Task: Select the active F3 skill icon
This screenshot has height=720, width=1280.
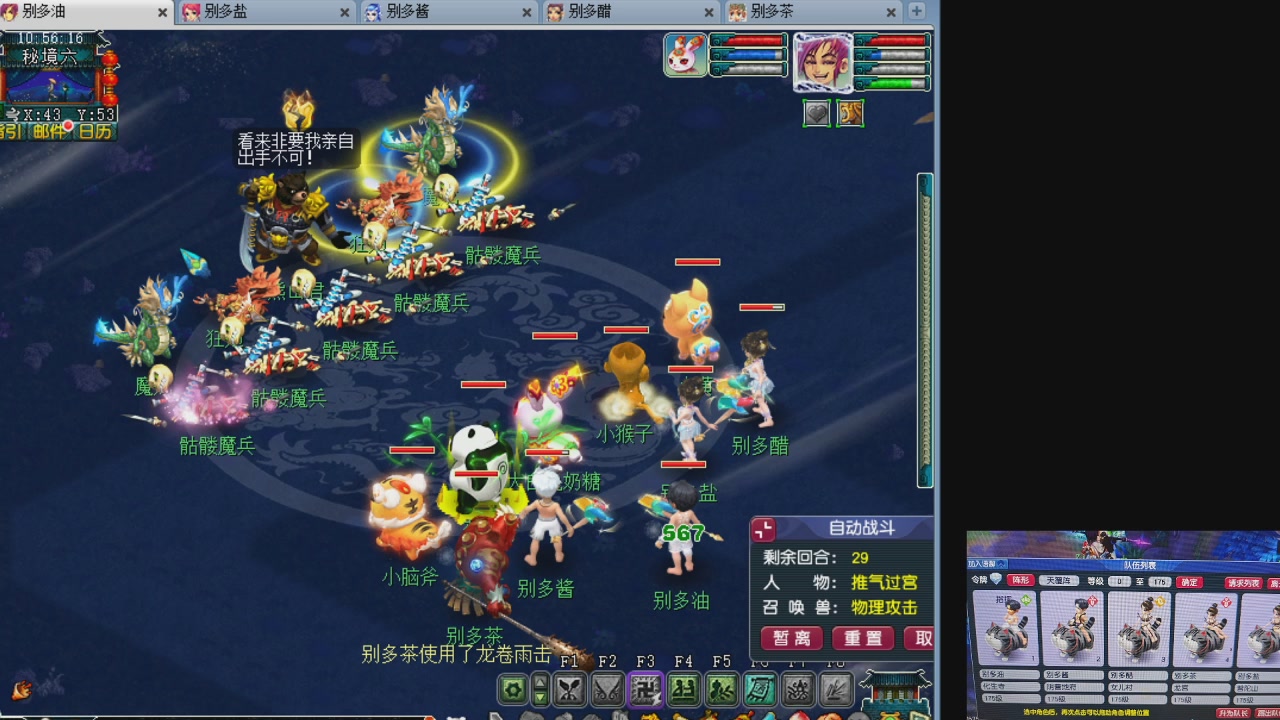Action: tap(645, 690)
